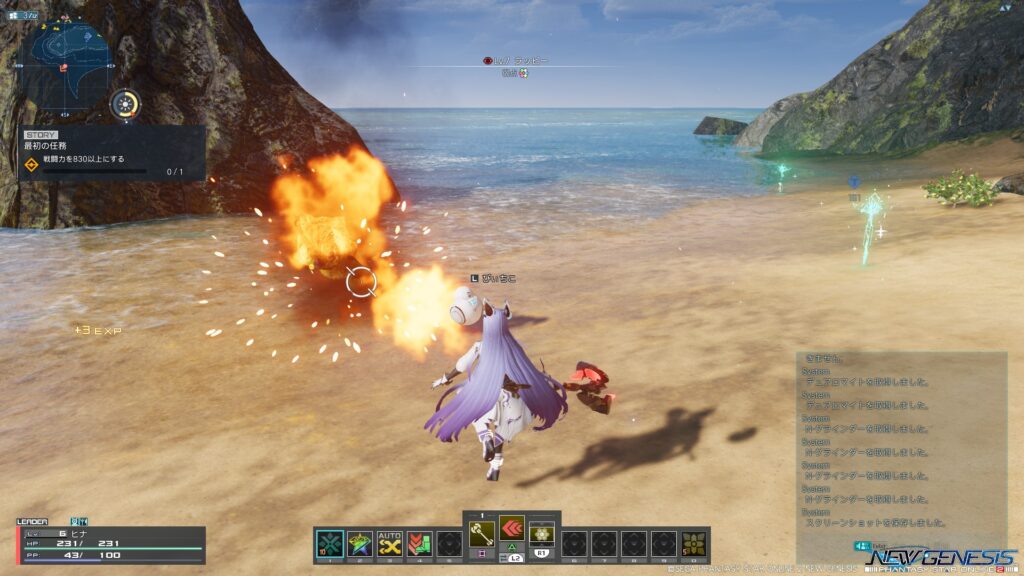The width and height of the screenshot is (1024, 576).
Task: Select the STORY quest tracker panel
Action: pyautogui.click(x=112, y=152)
